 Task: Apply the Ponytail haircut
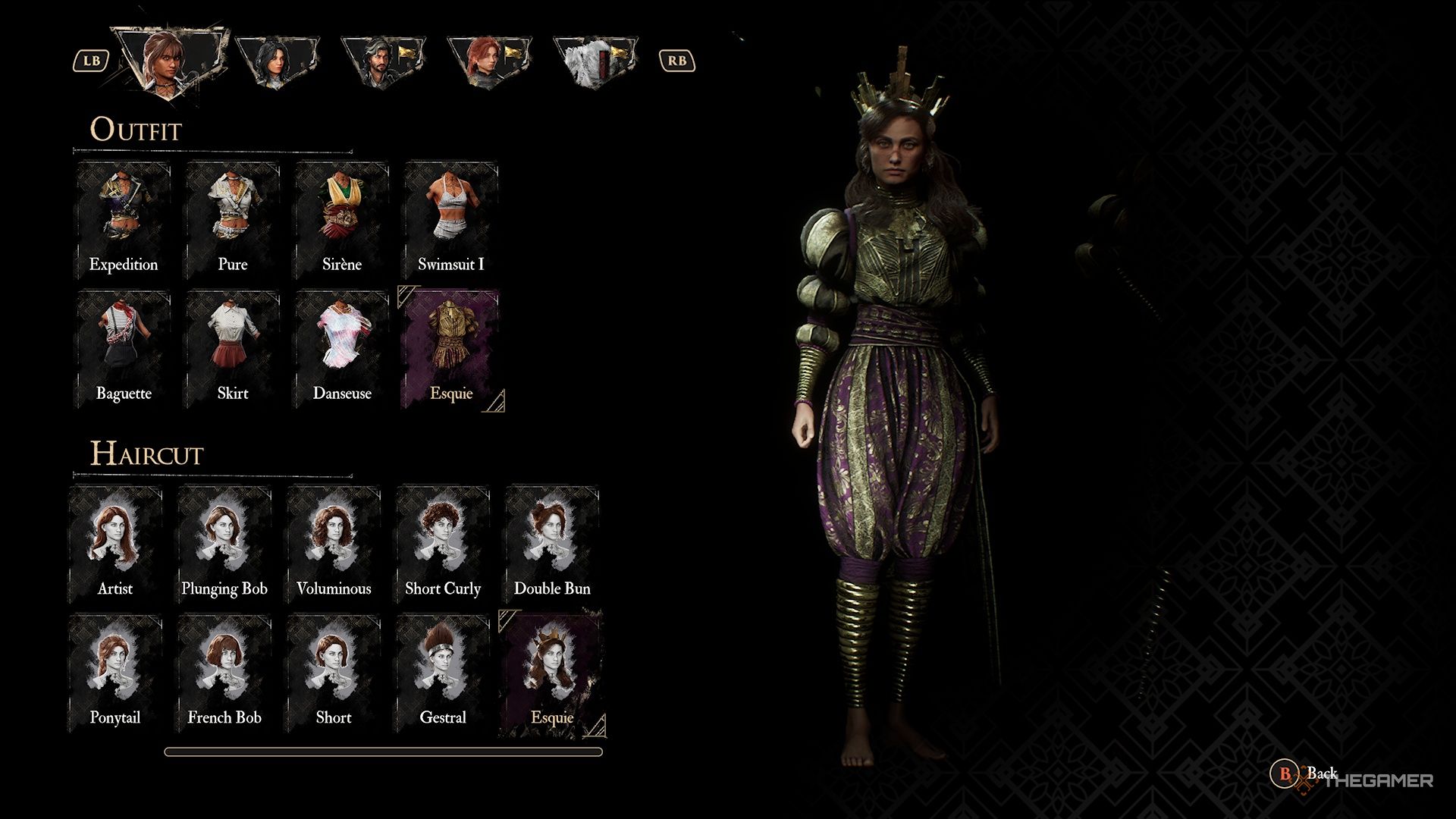[115, 673]
